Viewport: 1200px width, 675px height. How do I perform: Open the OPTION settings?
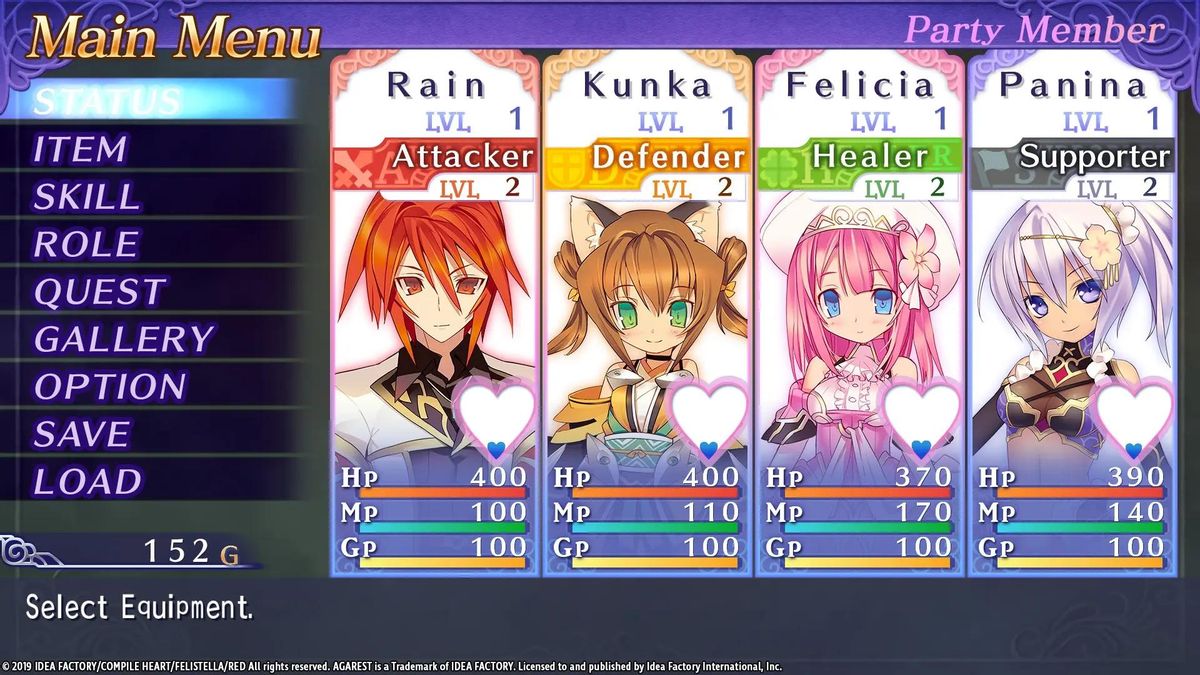point(110,387)
